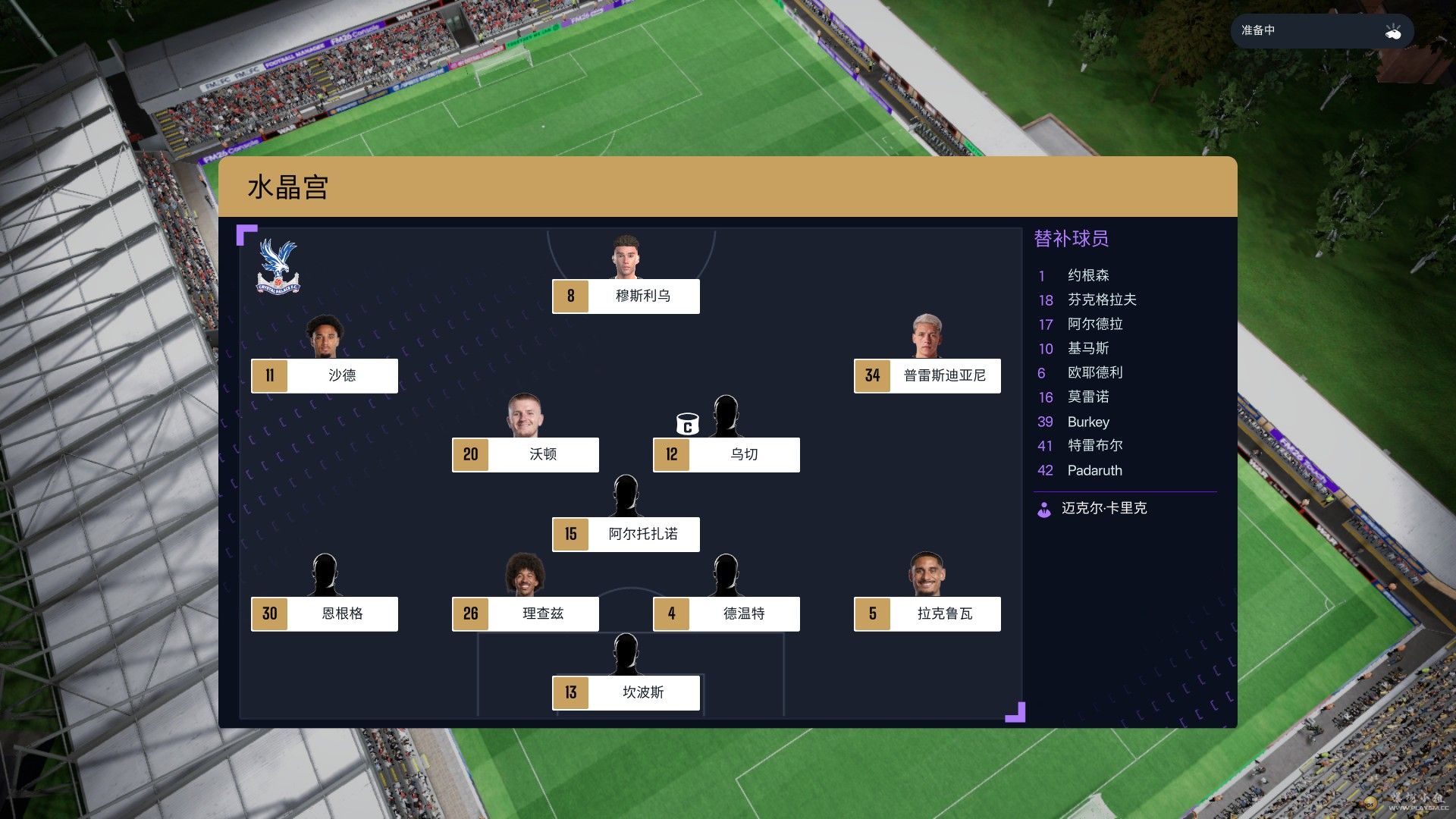Select 普雷斯迪亚尼 number 34 card
The image size is (1456, 819).
tap(927, 375)
